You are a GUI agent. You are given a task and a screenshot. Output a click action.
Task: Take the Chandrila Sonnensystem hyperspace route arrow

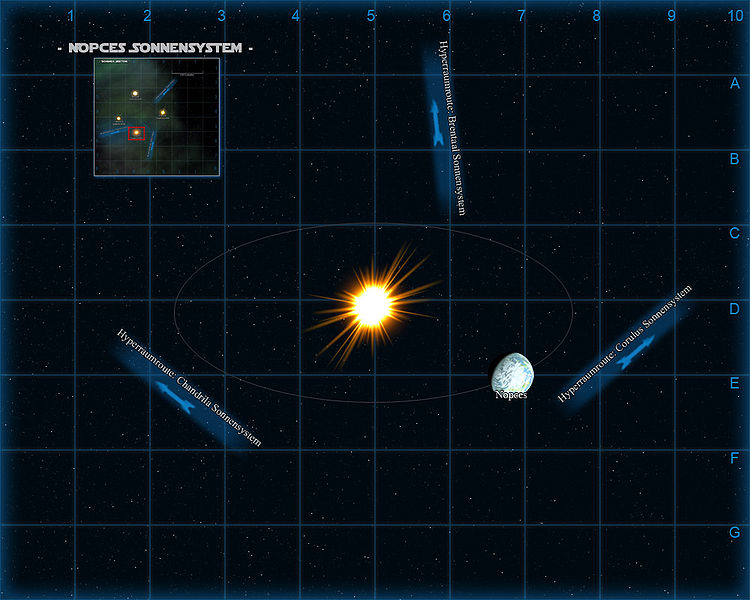click(x=176, y=395)
